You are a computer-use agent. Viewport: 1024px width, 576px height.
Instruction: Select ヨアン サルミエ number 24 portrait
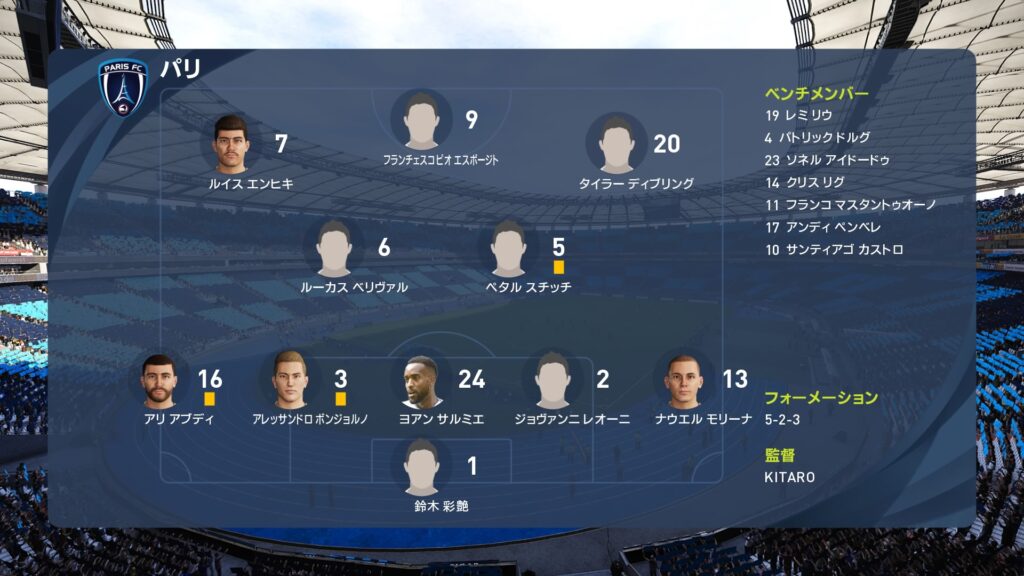tap(422, 380)
